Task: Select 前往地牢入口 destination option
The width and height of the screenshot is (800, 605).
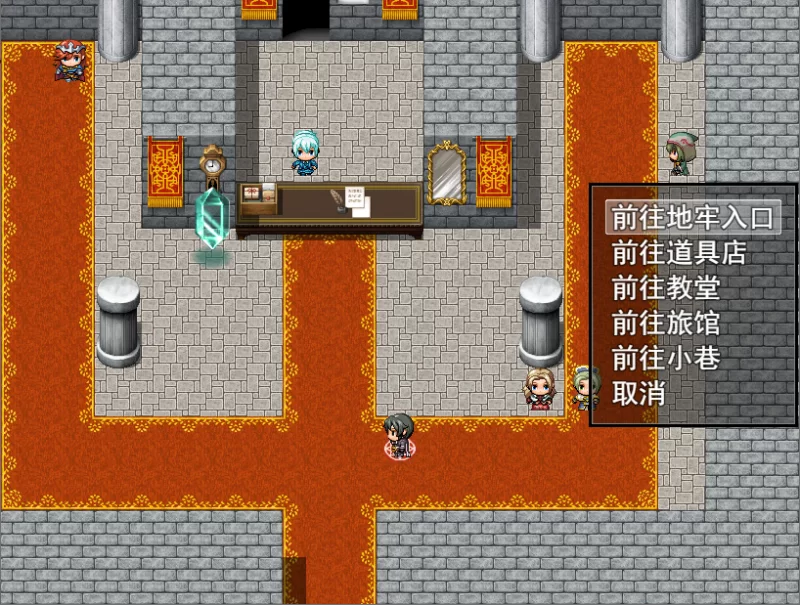Action: pos(692,218)
